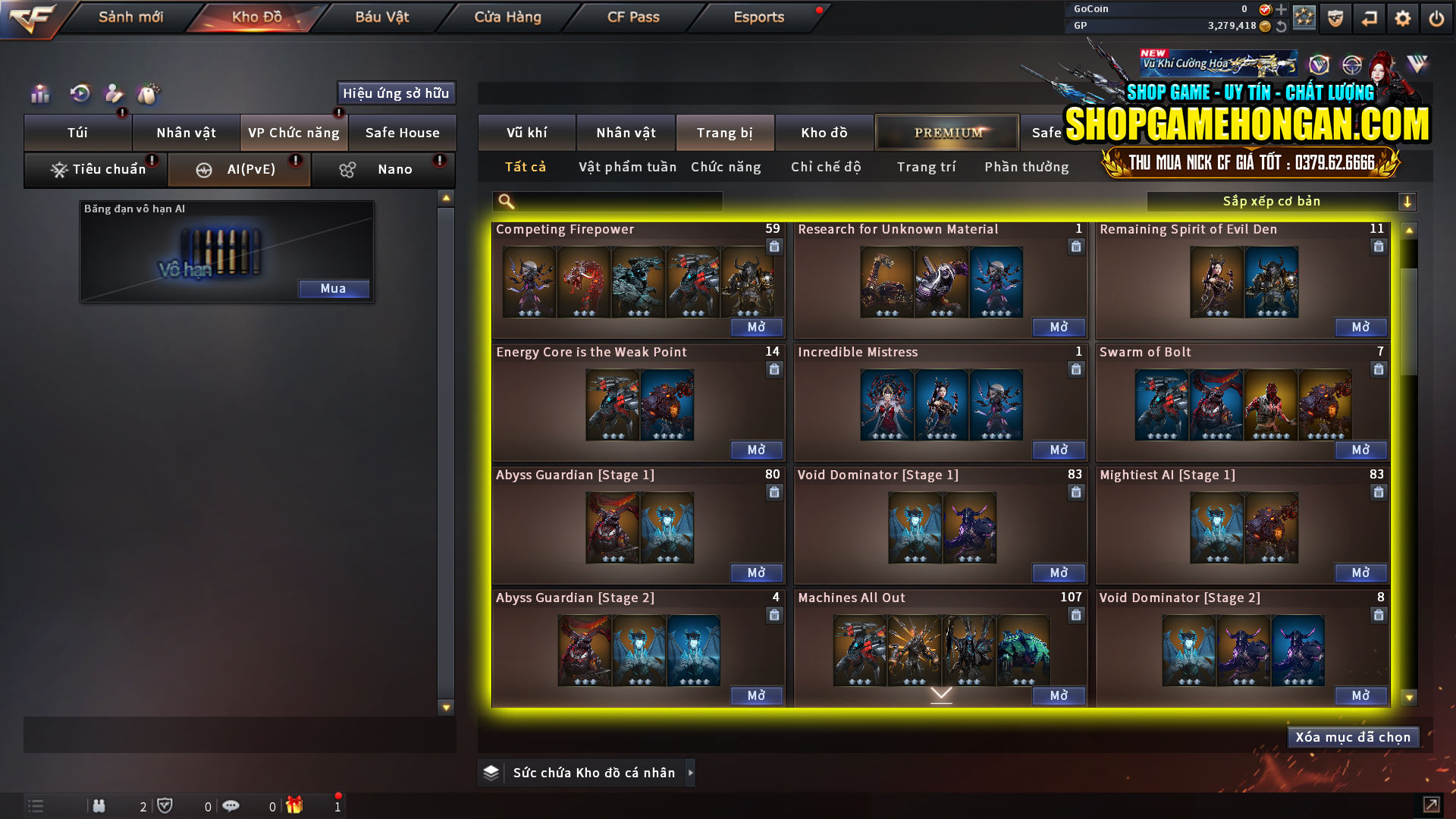Select the shield clan icon in top-right bar
The image size is (1456, 819).
(x=1335, y=17)
